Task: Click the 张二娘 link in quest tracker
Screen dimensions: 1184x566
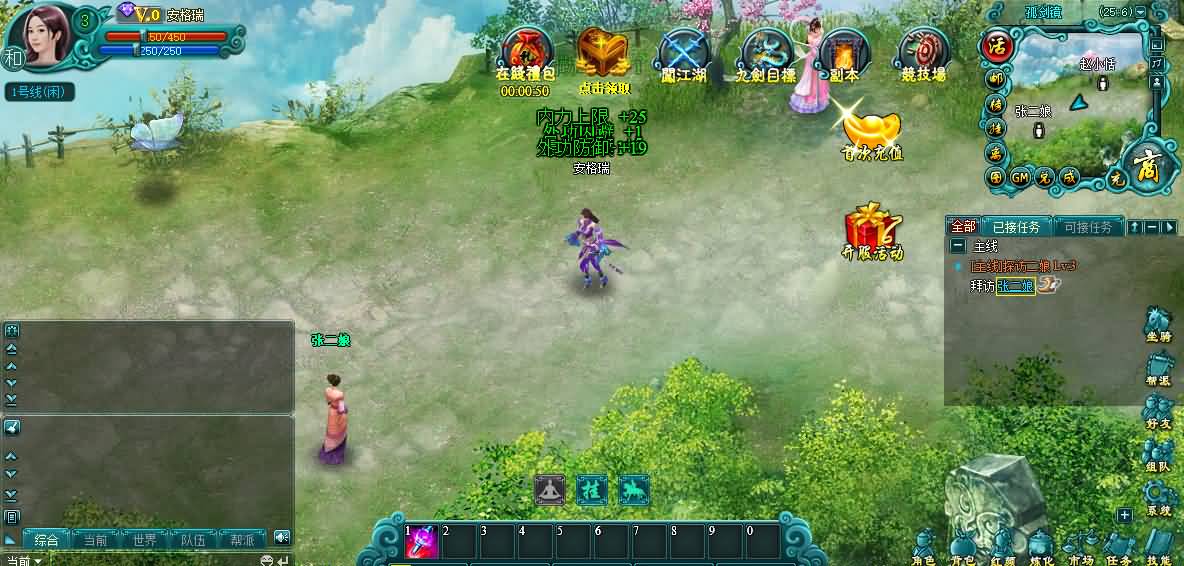Action: click(1015, 286)
